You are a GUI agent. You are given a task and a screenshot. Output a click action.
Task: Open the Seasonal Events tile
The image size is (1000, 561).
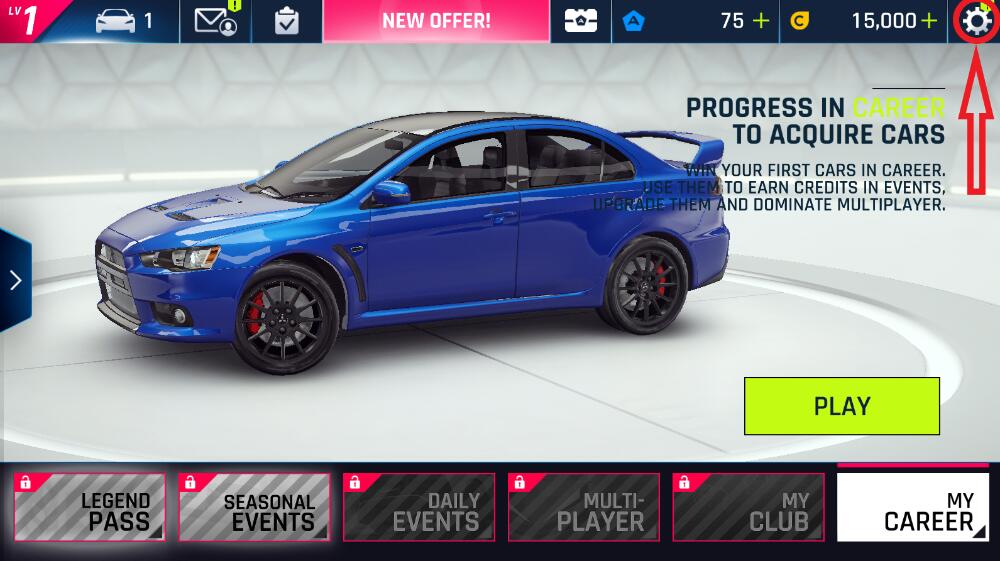pyautogui.click(x=254, y=507)
